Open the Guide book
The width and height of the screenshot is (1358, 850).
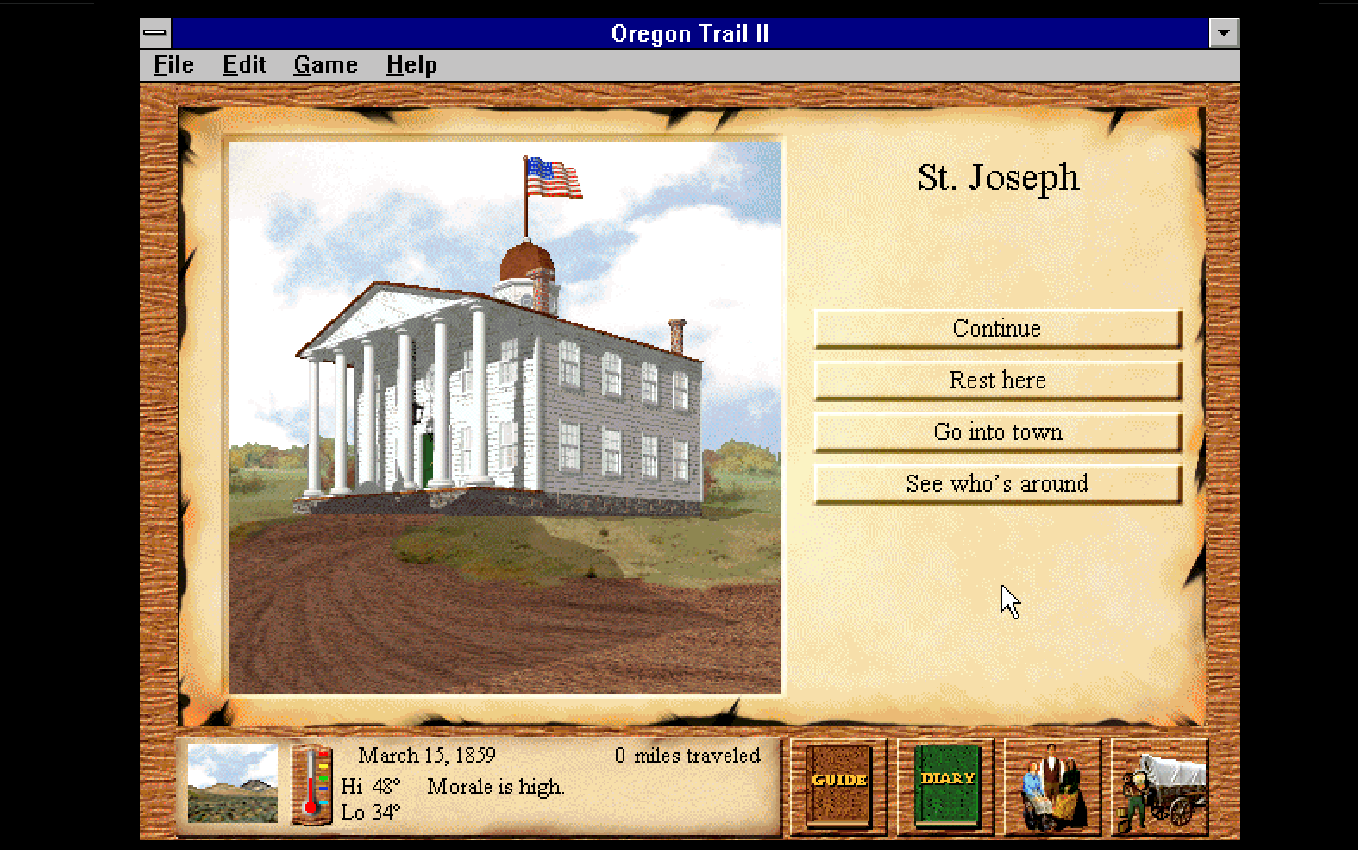pos(838,786)
